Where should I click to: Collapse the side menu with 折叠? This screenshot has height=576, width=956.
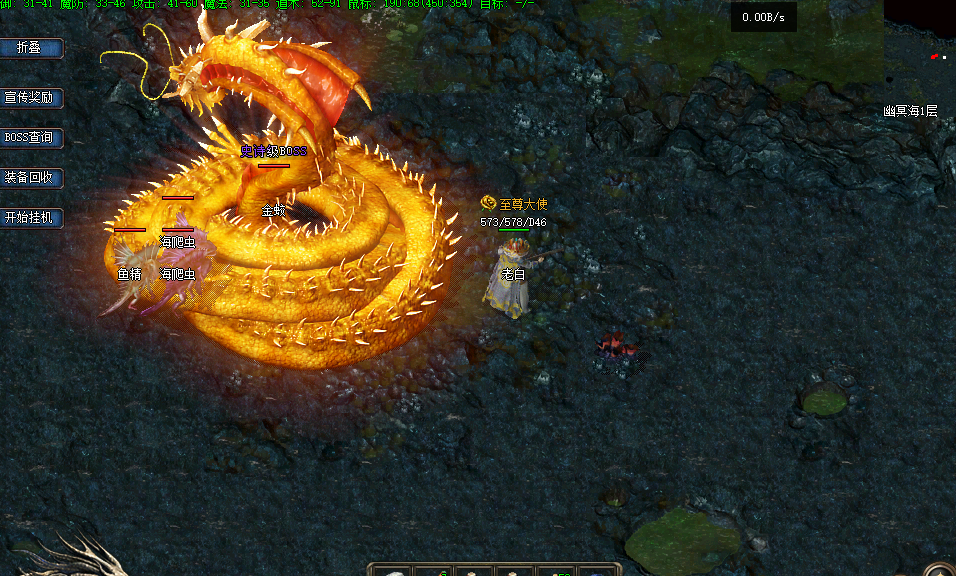(31, 48)
